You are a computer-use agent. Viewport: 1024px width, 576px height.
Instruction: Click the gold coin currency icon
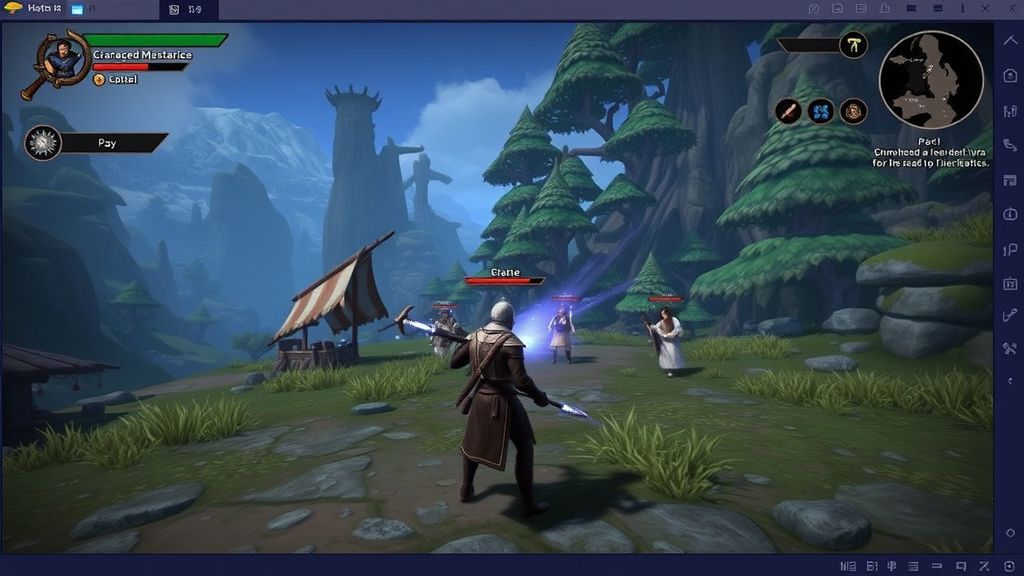99,79
